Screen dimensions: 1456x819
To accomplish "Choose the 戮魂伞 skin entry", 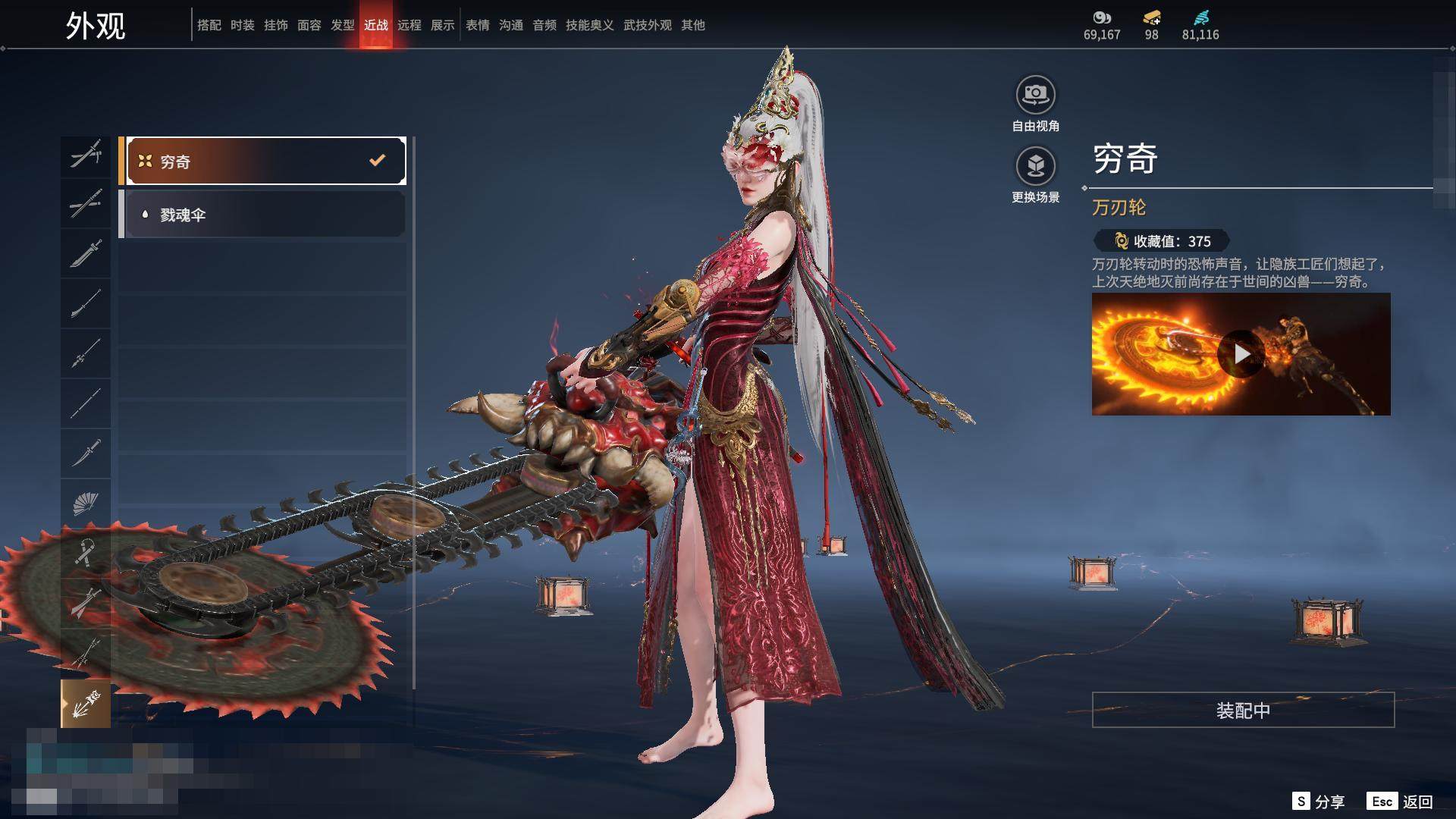I will [x=265, y=215].
